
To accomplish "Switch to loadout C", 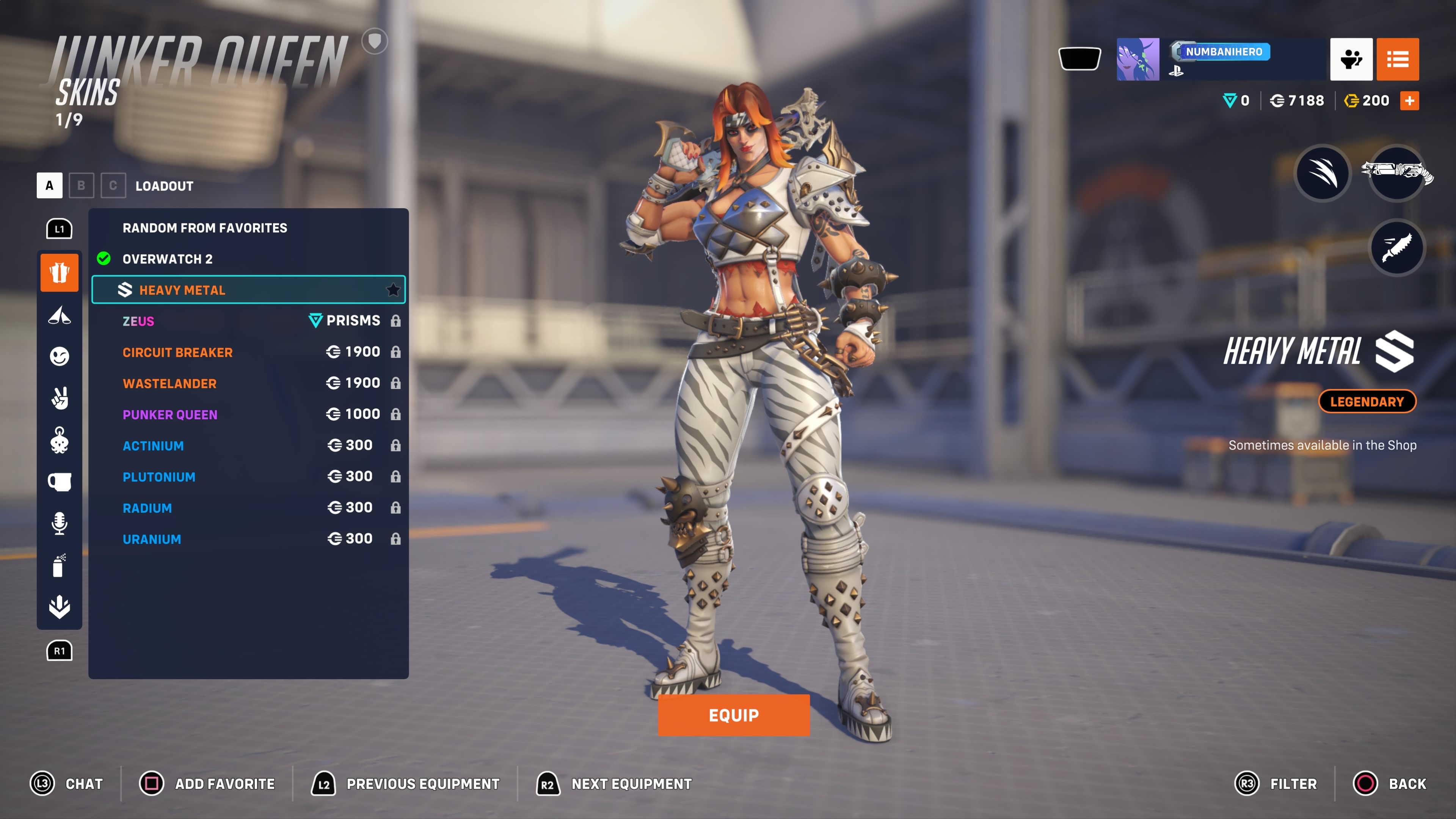I will click(113, 185).
